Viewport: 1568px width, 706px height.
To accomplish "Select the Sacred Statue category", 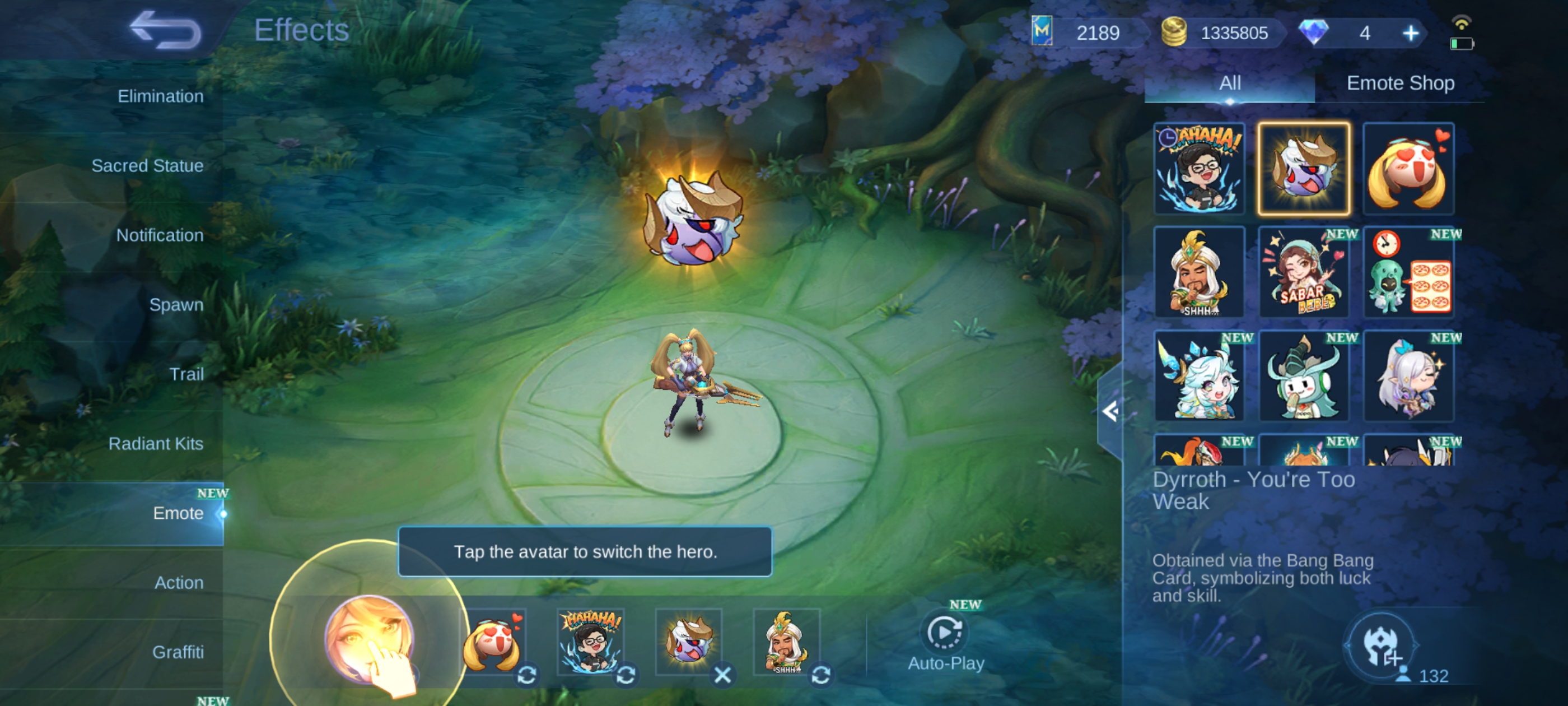I will coord(147,166).
